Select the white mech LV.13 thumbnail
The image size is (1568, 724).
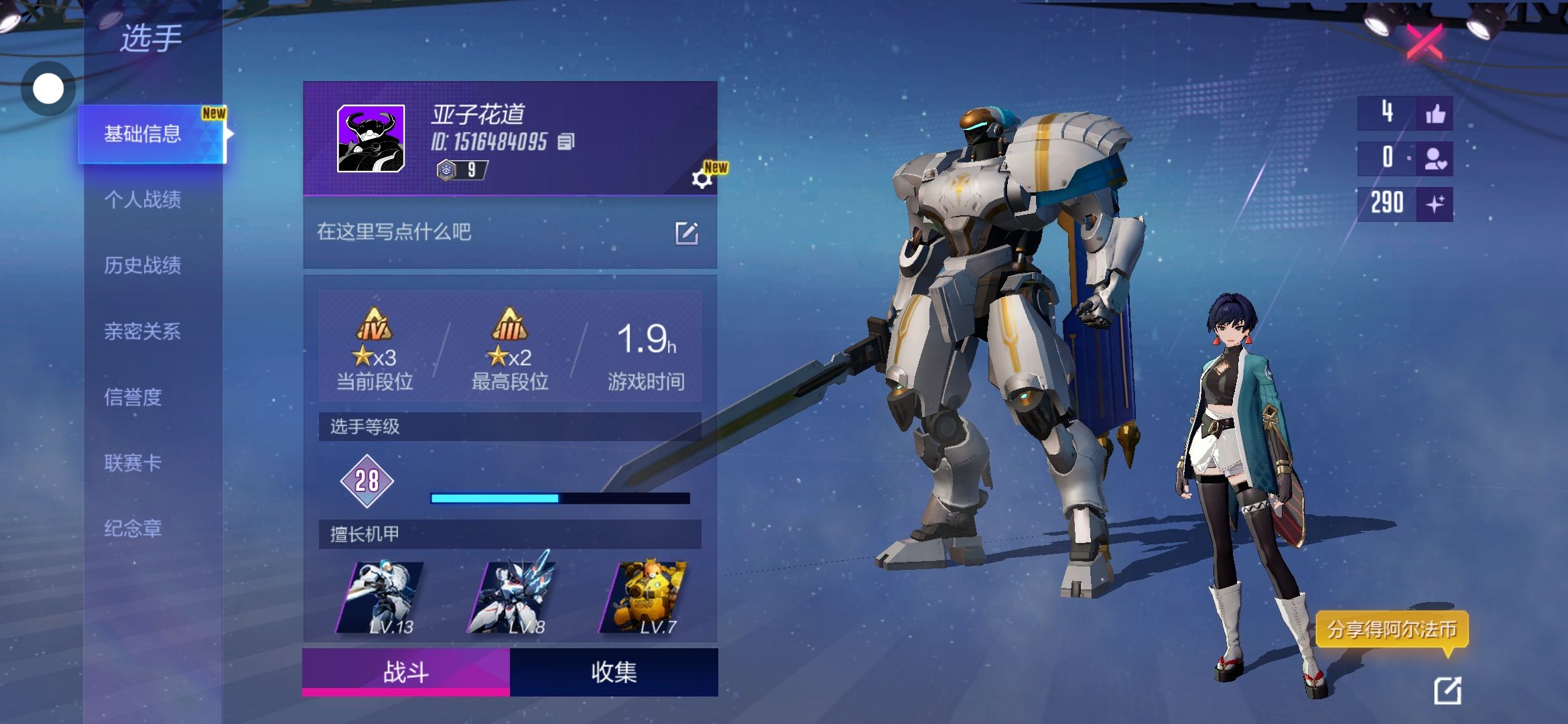[x=380, y=598]
